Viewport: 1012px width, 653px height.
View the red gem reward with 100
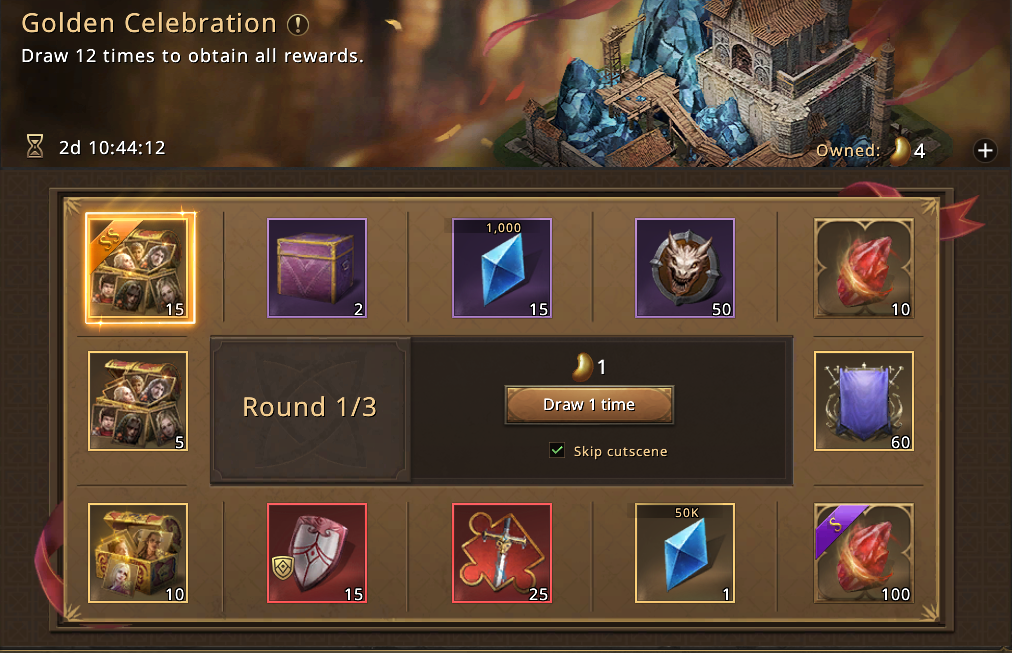(864, 553)
